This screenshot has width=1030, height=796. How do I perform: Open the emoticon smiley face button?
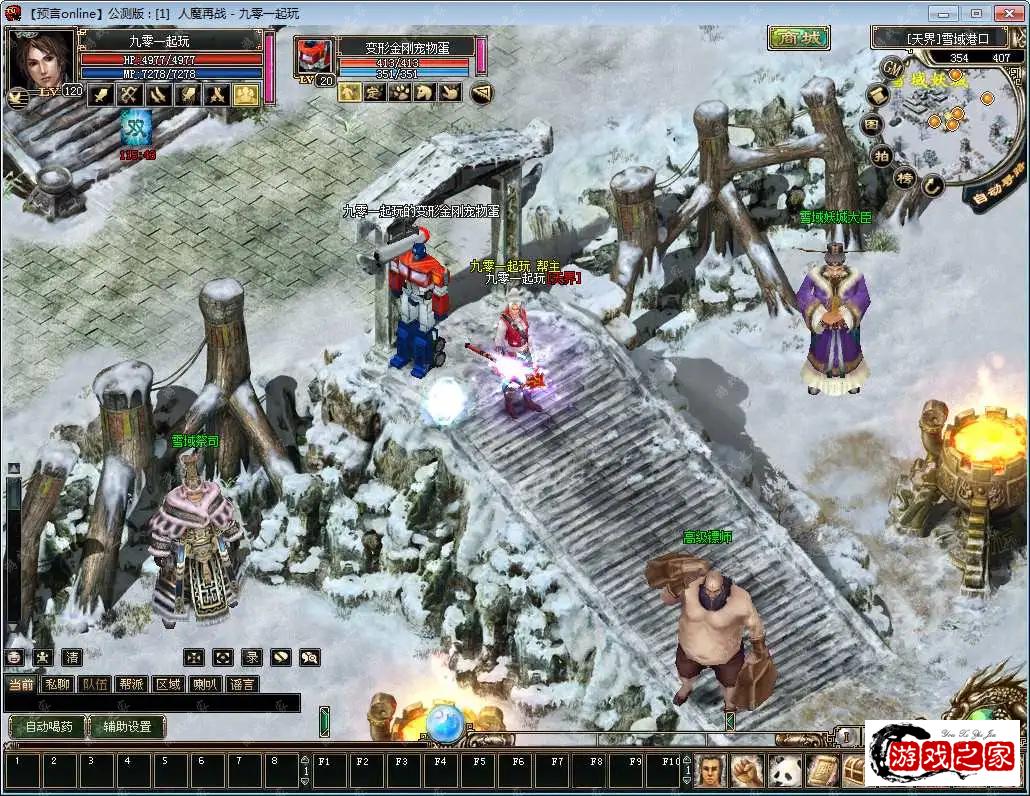coord(15,657)
